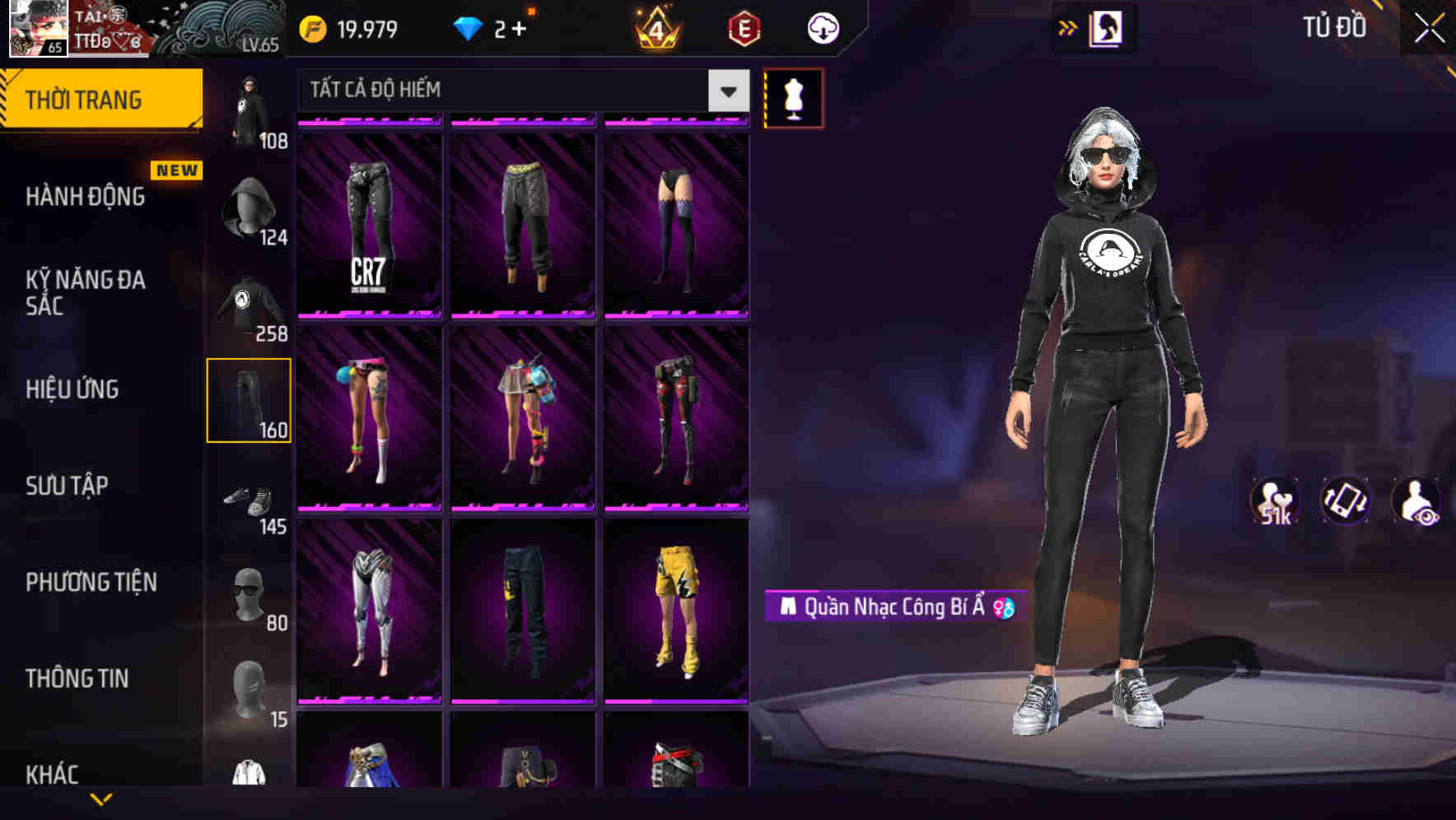Click the player profile avatar top-left
The height and width of the screenshot is (820, 1456).
click(x=39, y=30)
